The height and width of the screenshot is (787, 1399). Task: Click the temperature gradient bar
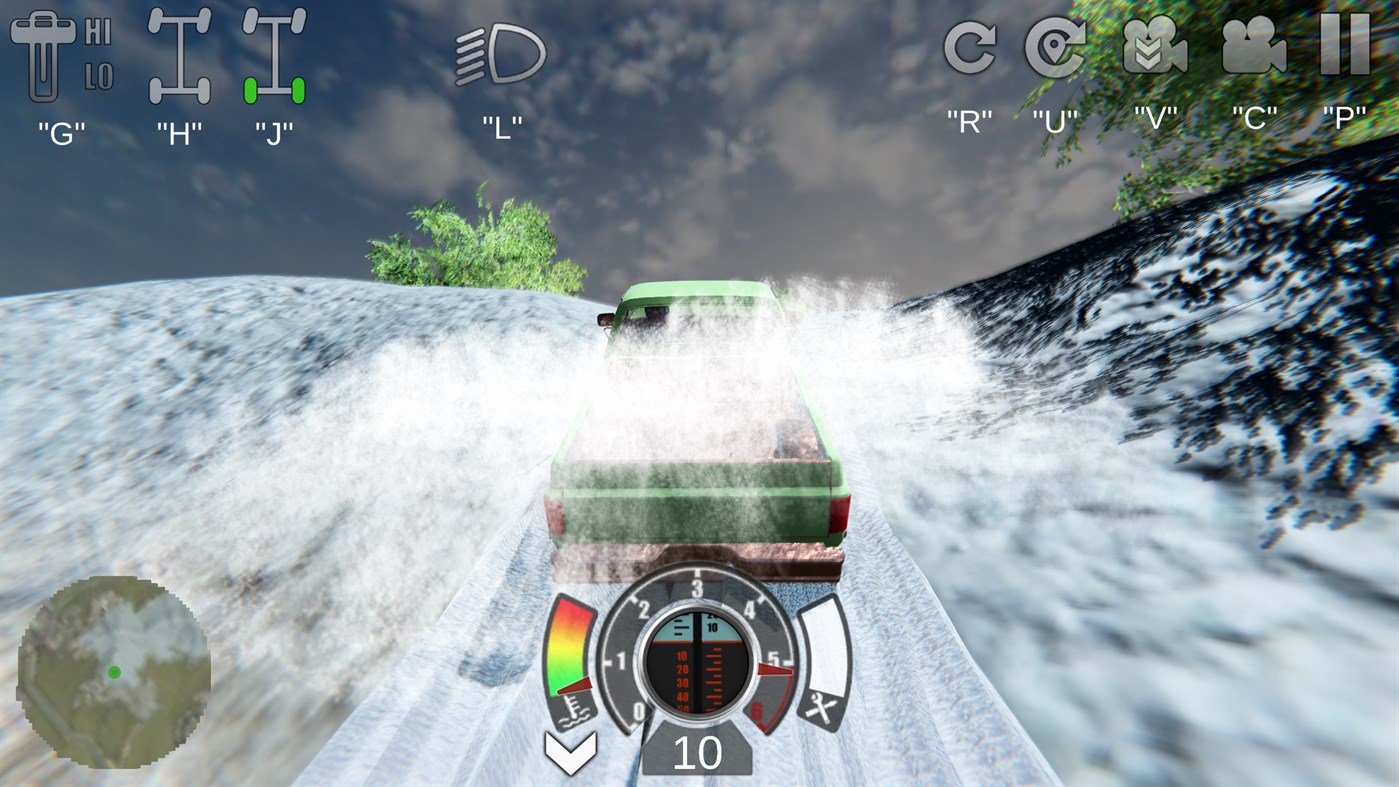(x=570, y=645)
